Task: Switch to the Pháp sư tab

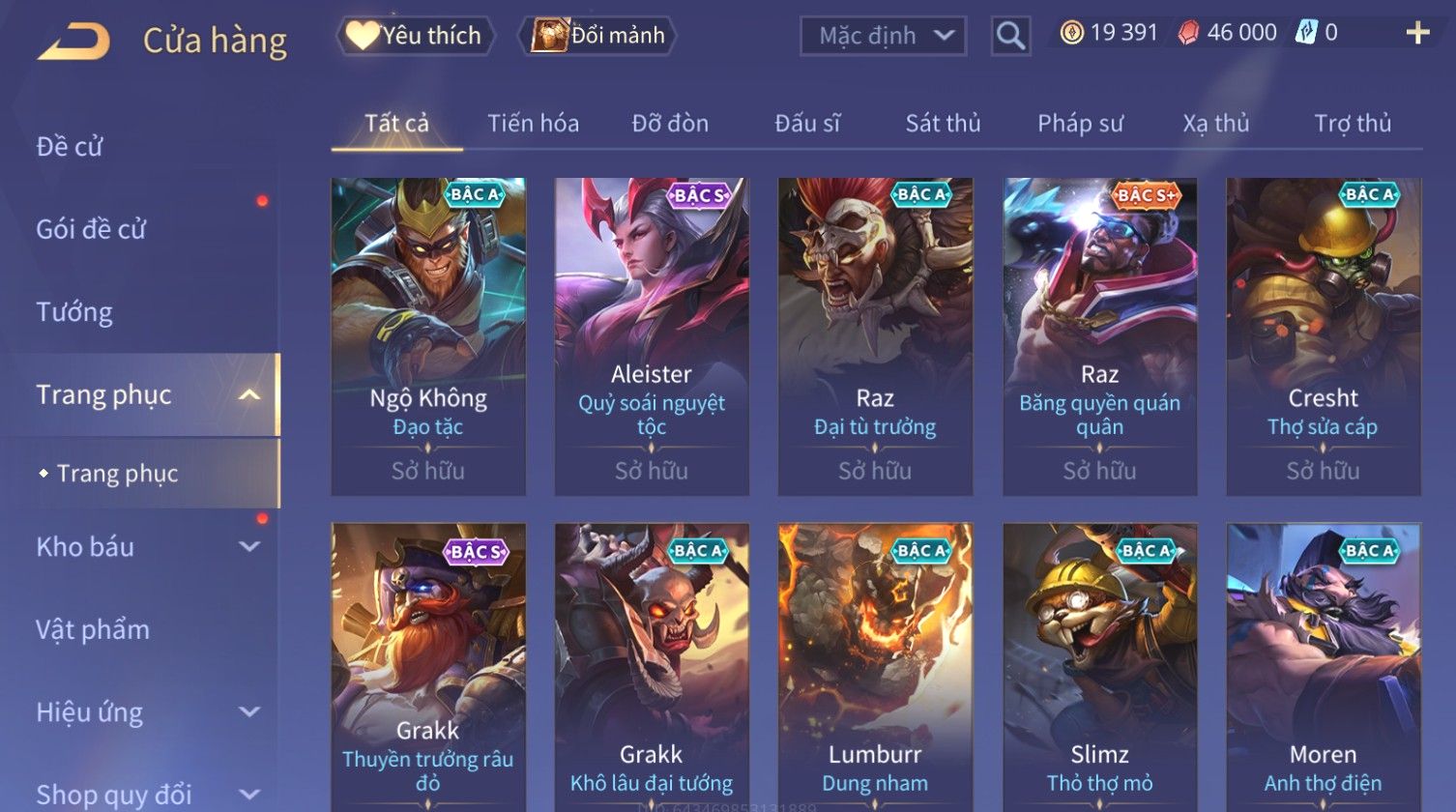Action: point(1080,124)
